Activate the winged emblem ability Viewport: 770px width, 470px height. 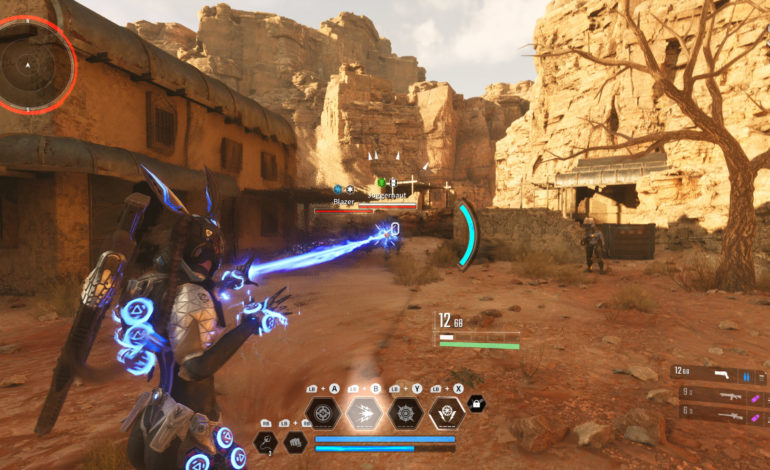[x=446, y=412]
